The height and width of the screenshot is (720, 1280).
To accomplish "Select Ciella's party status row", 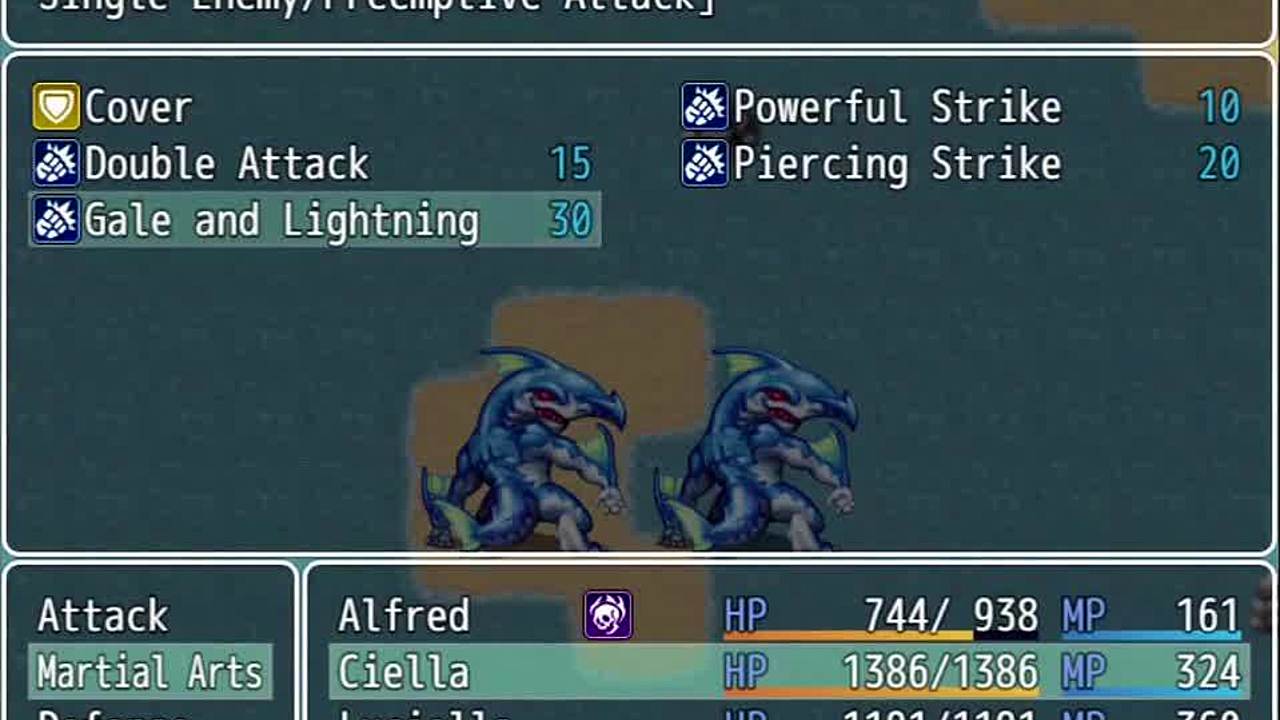I will (788, 672).
